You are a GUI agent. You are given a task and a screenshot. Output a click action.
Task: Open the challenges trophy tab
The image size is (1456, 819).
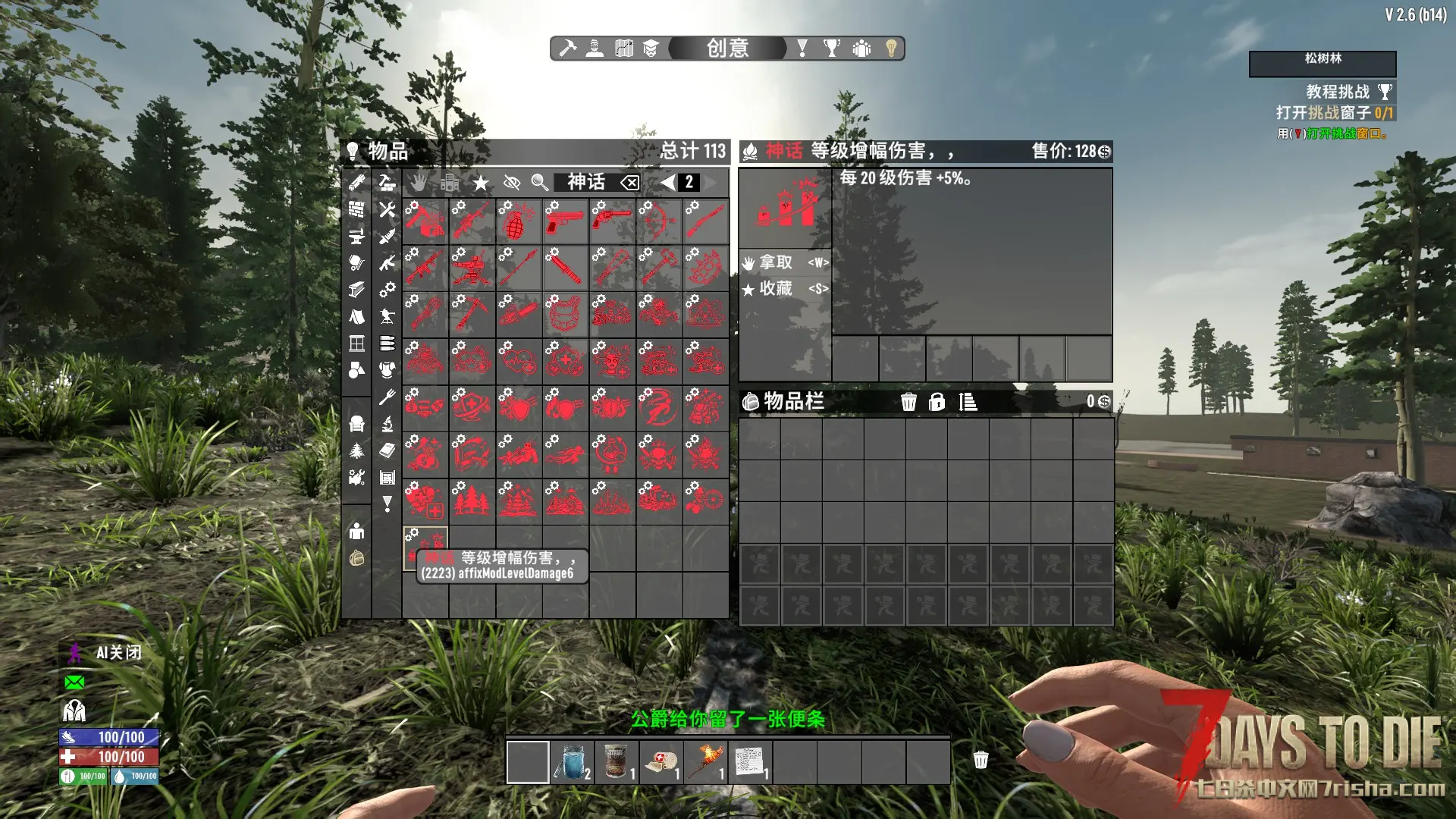coord(832,49)
